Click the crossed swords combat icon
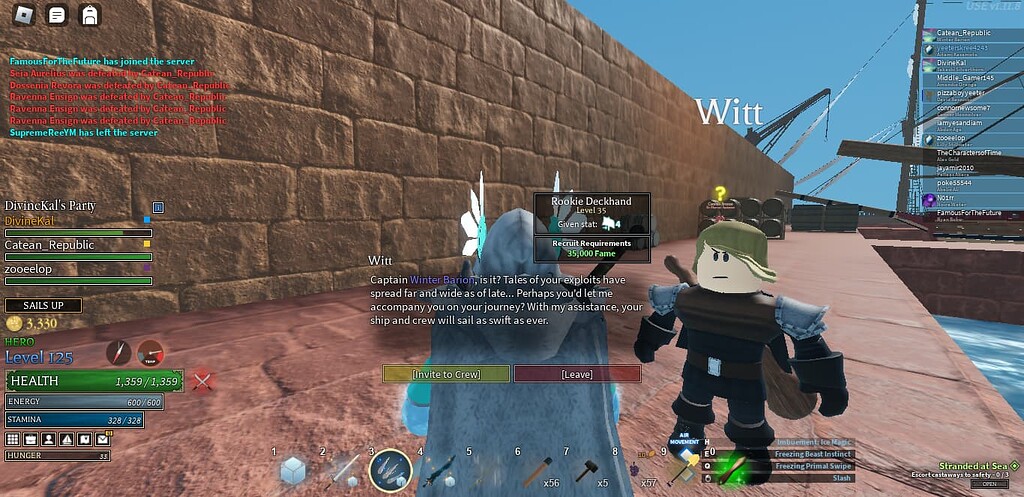This screenshot has width=1024, height=497. pyautogui.click(x=203, y=380)
